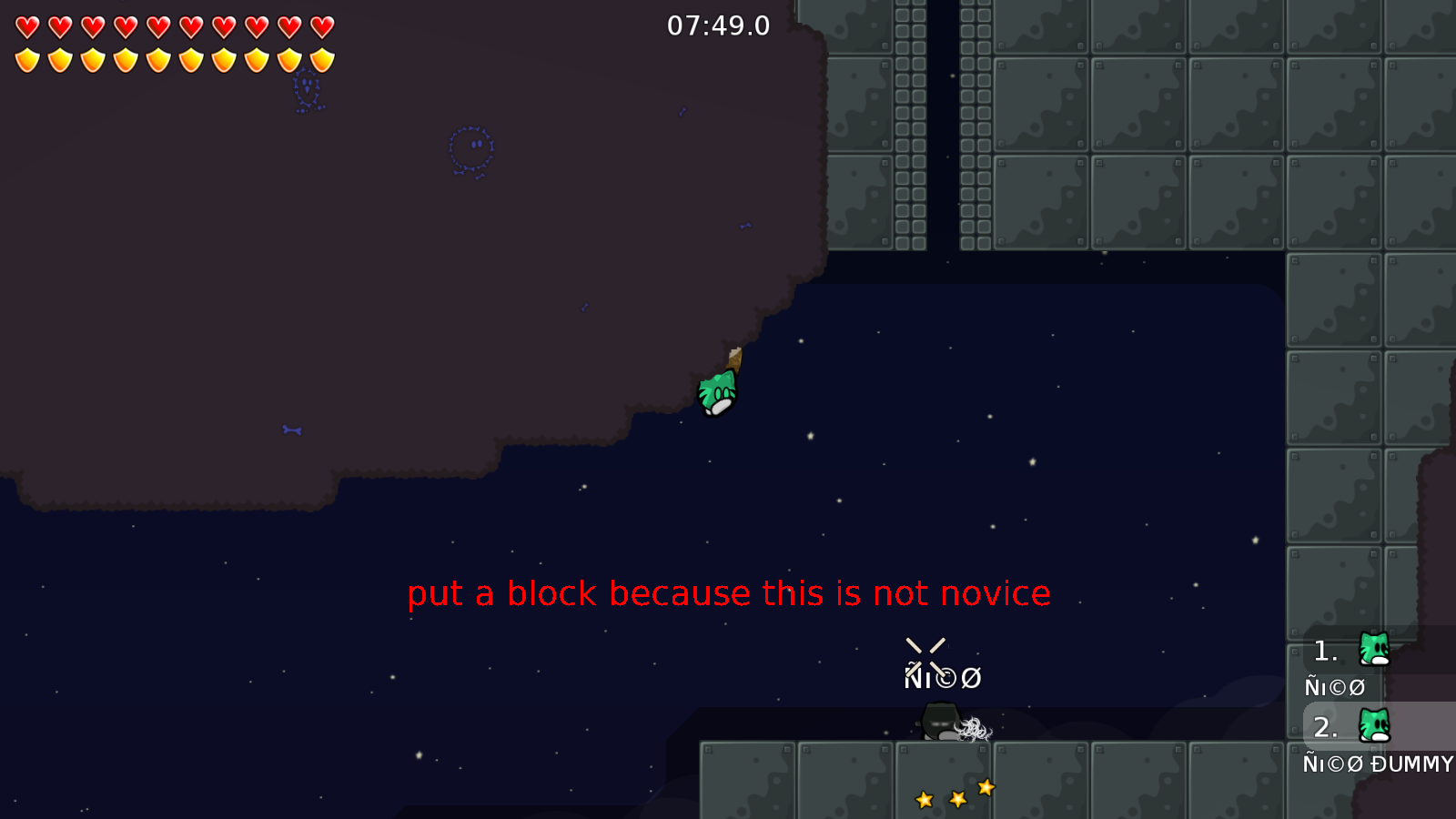Click the blue ghost doodle in the background

pyautogui.click(x=471, y=147)
